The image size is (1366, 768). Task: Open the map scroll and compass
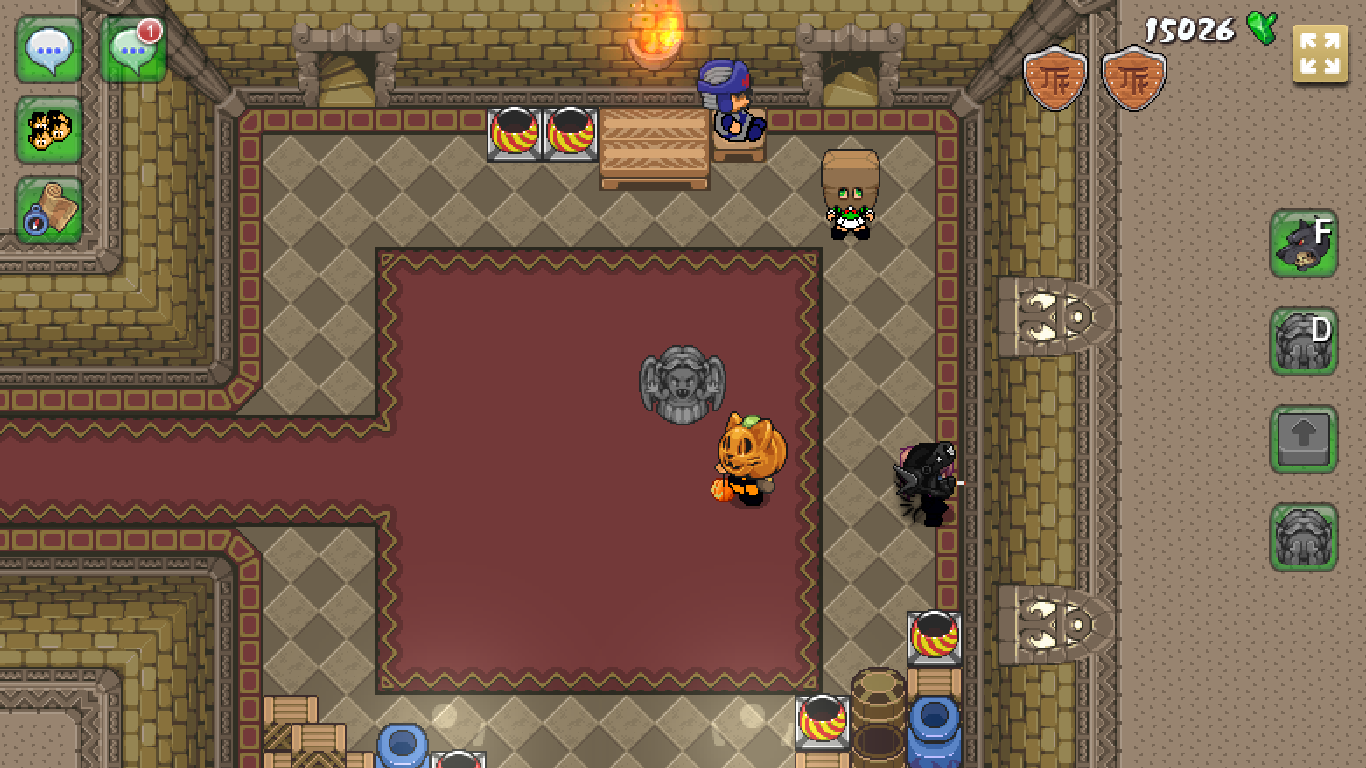pos(49,211)
